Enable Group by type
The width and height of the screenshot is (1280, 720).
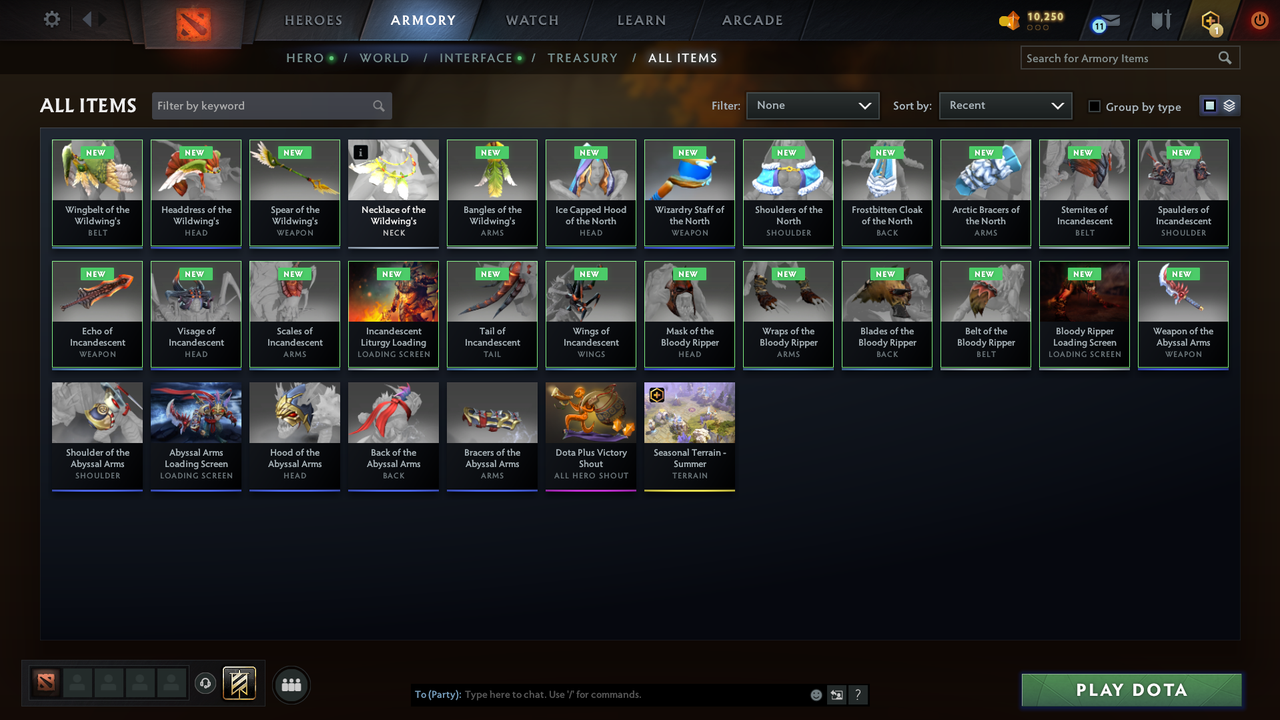[1095, 106]
